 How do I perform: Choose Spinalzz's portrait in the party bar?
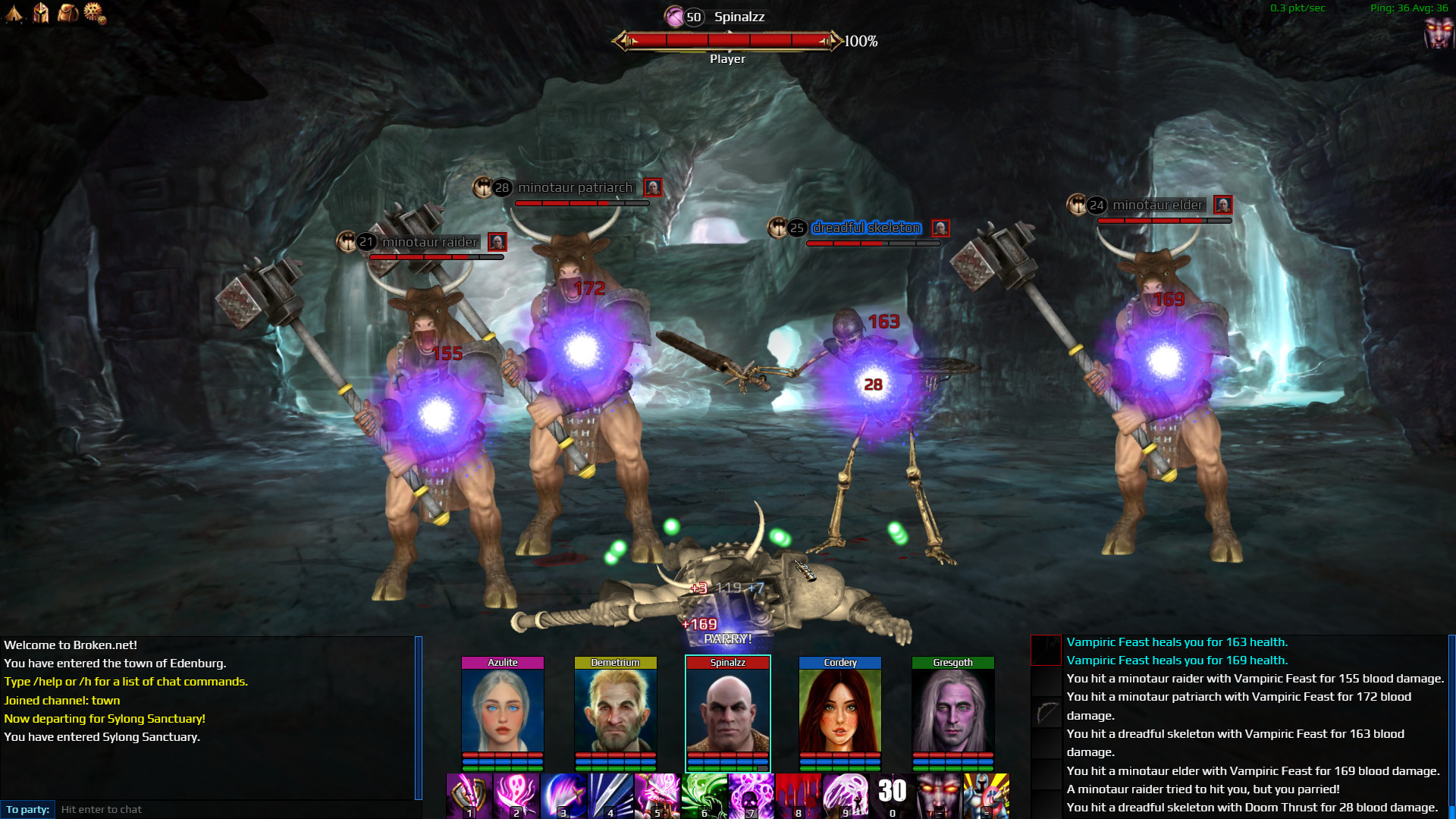click(x=728, y=711)
